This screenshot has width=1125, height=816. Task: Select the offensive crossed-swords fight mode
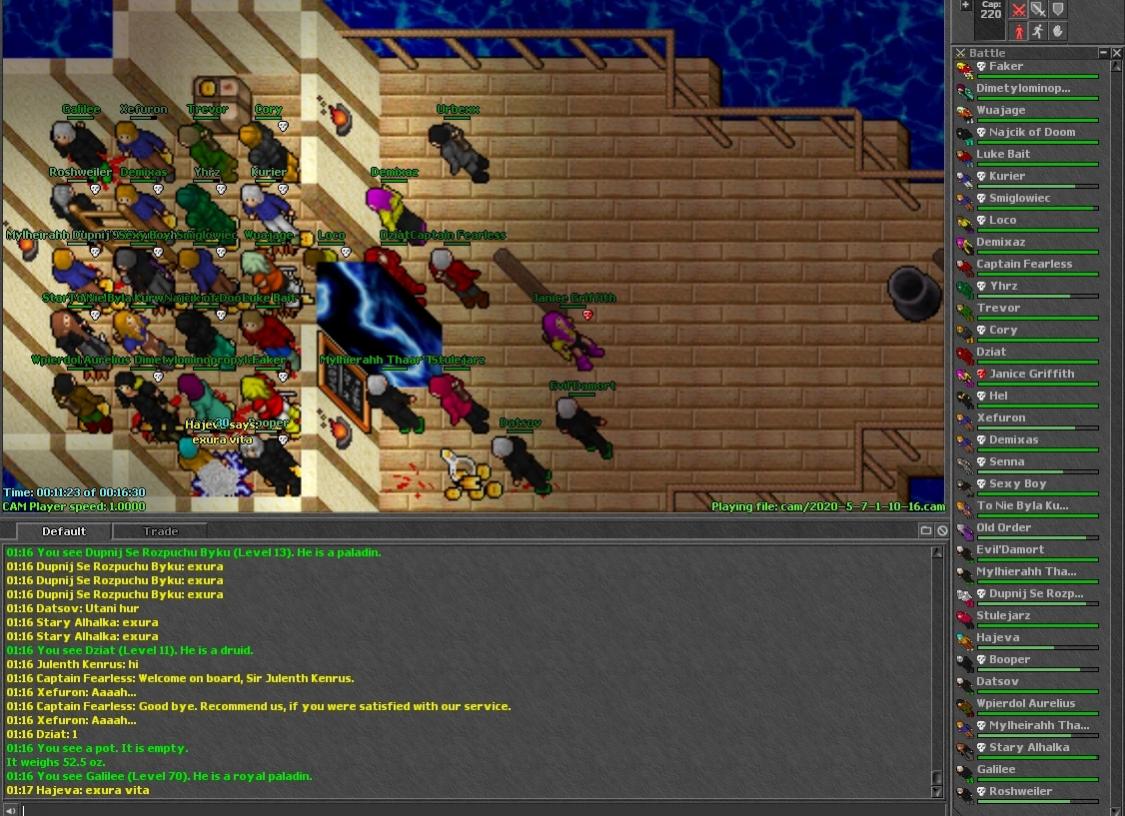(x=1018, y=10)
